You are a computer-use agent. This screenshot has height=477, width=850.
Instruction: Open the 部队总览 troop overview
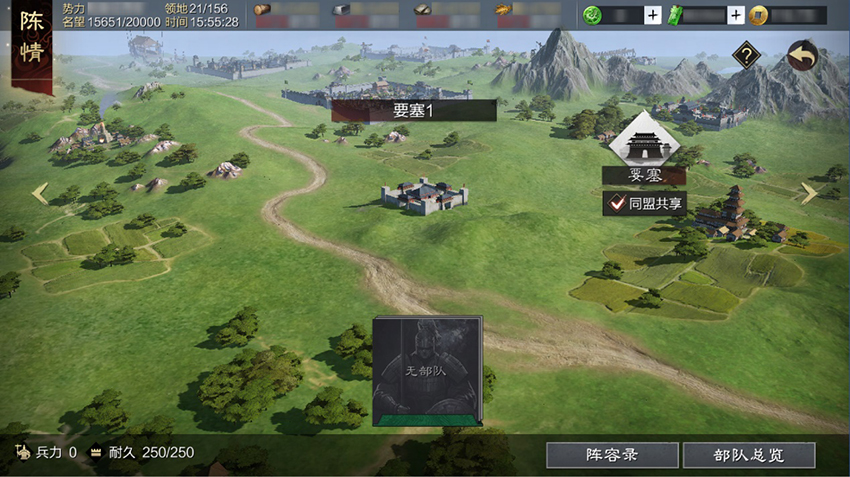coord(749,455)
